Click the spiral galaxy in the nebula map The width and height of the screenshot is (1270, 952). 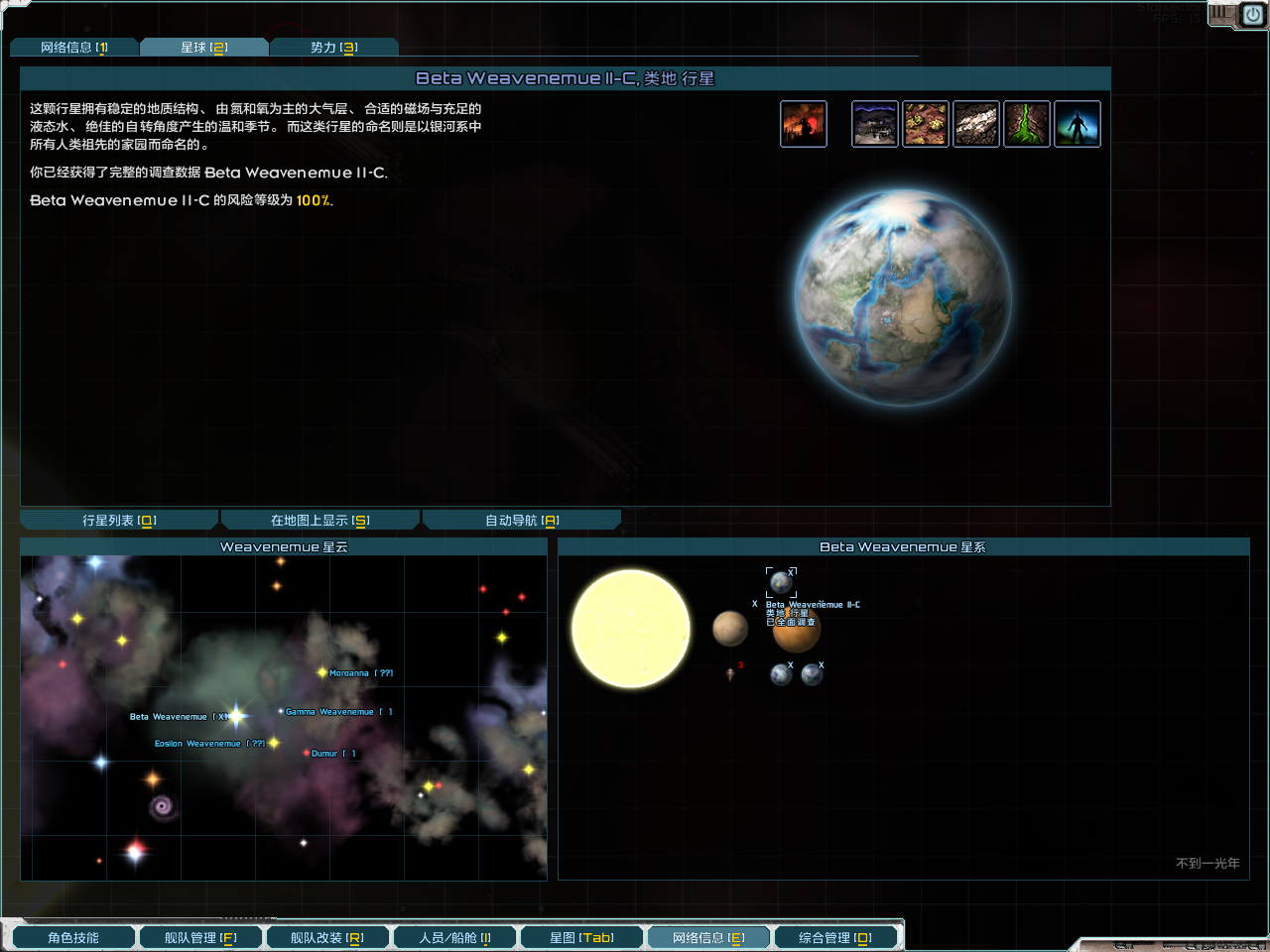click(162, 806)
